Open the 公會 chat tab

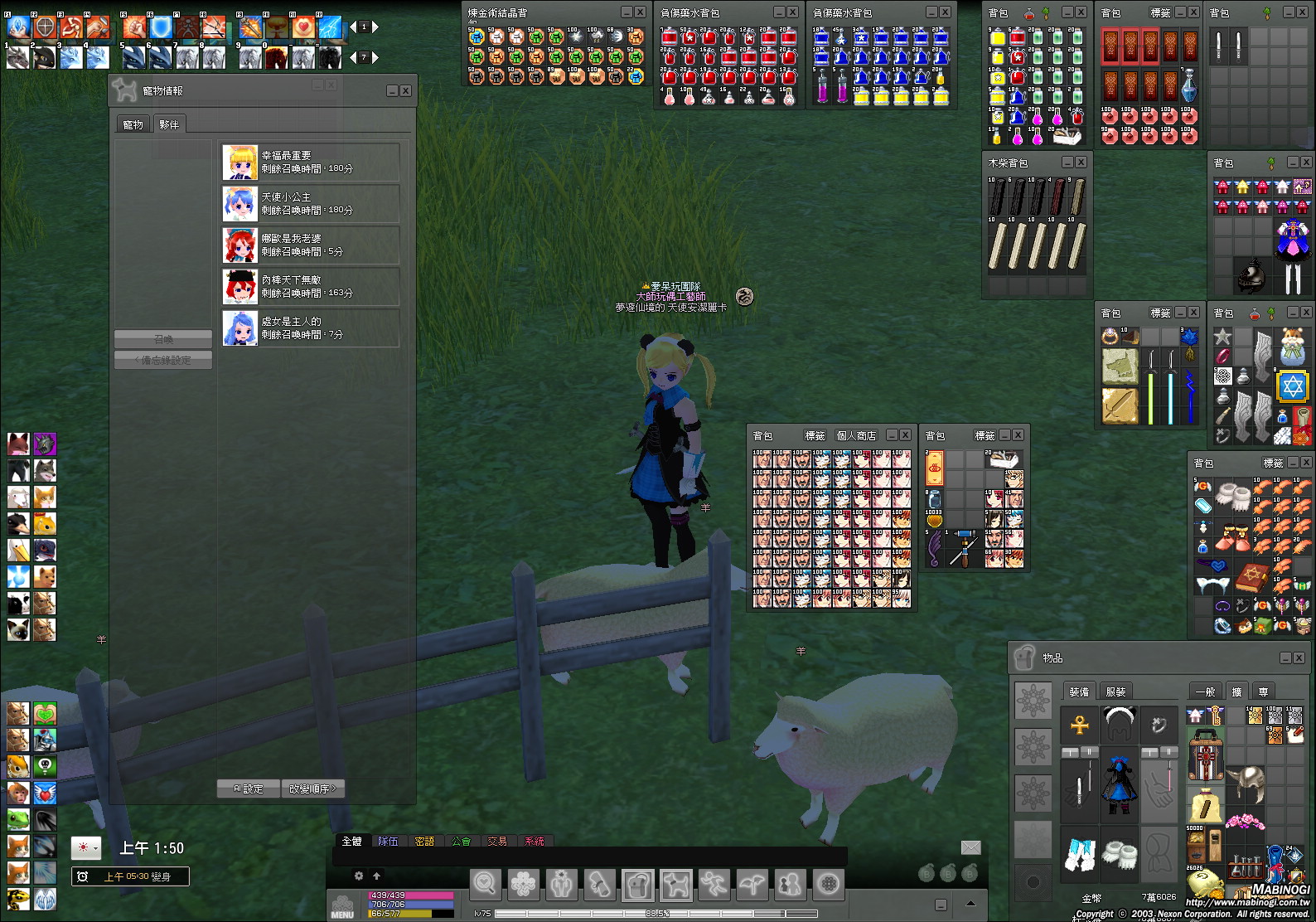pyautogui.click(x=461, y=841)
